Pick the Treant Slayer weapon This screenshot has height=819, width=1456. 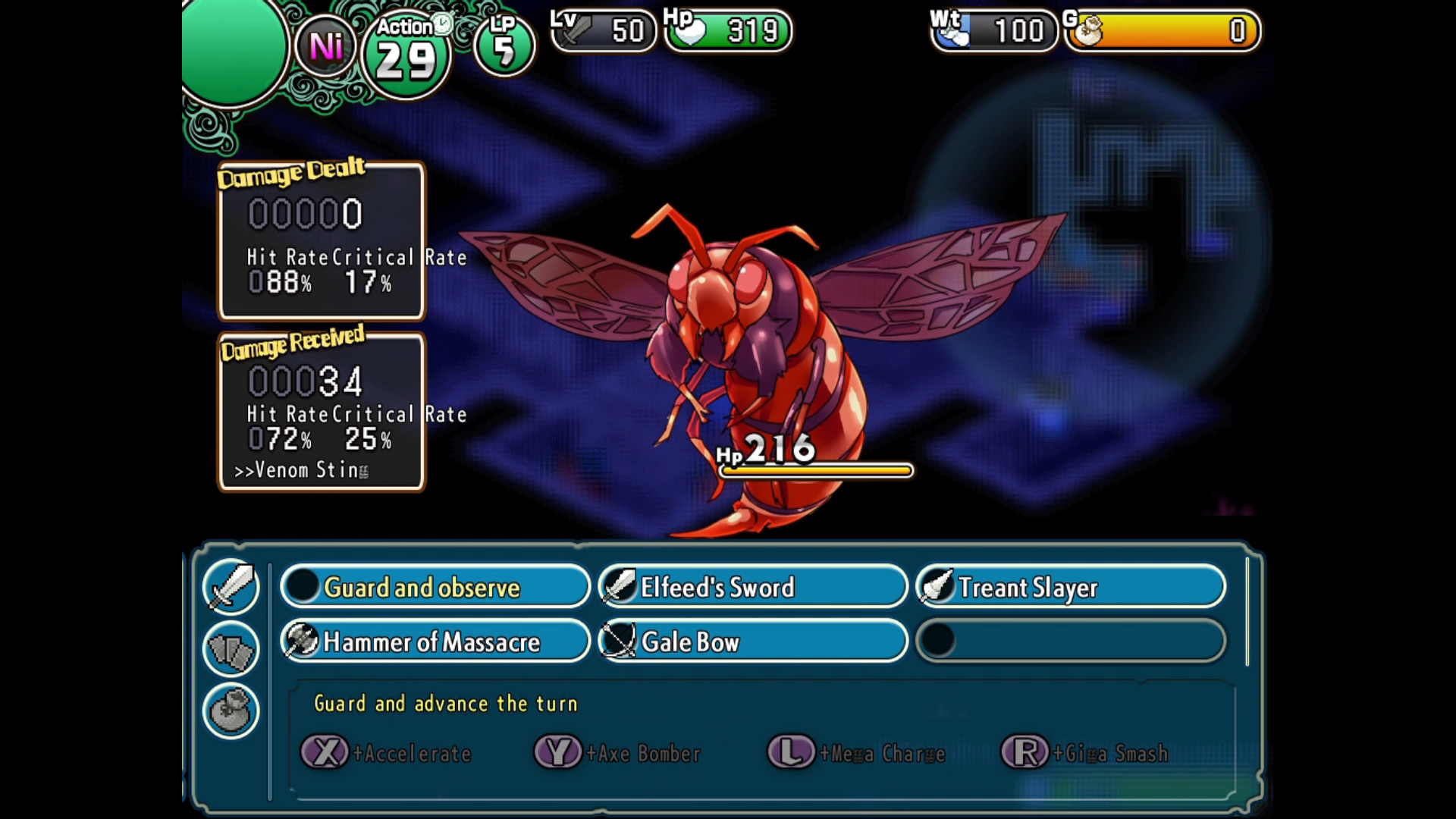1070,587
